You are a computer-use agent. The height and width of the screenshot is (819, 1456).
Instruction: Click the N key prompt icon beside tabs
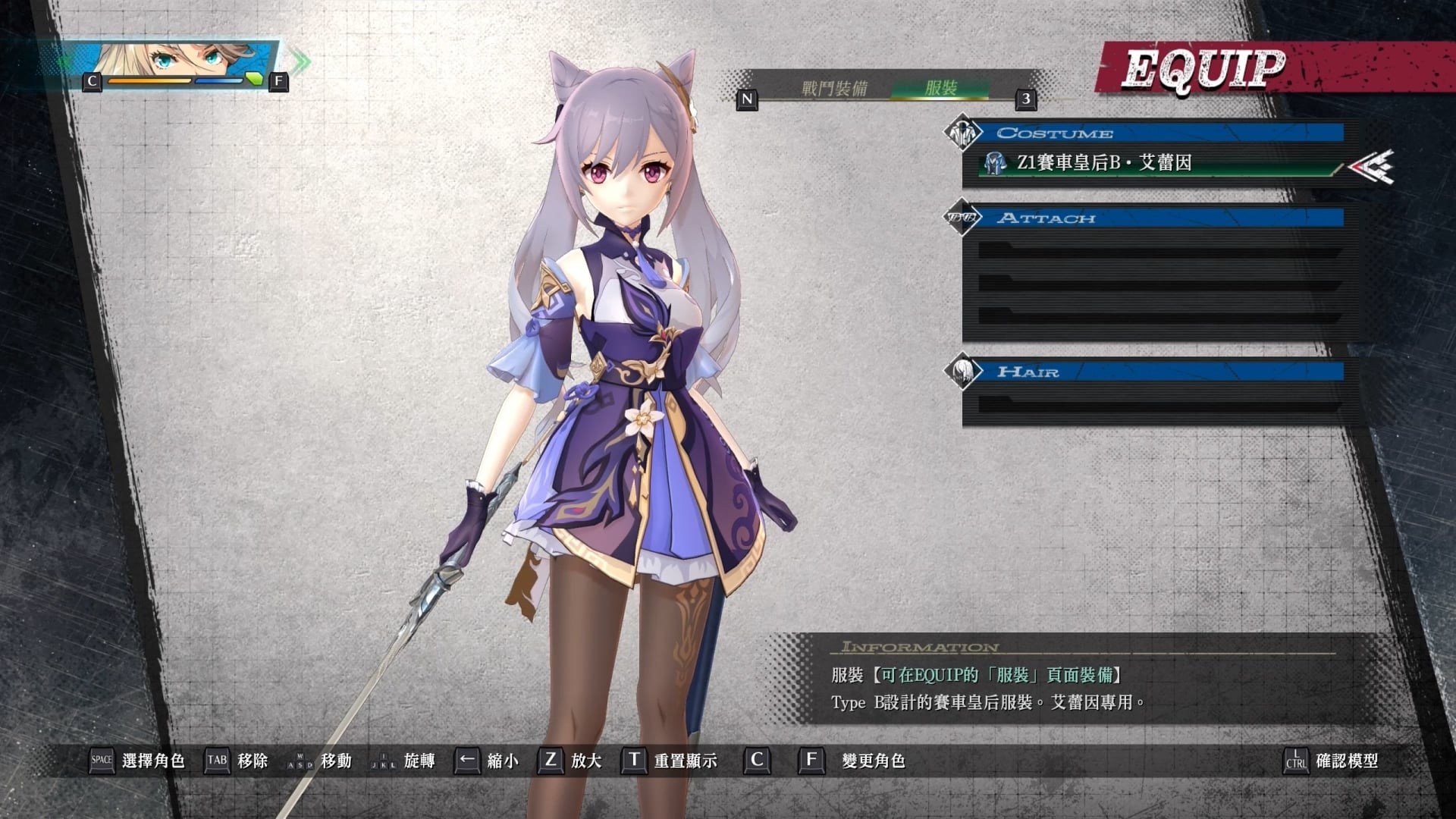(748, 99)
